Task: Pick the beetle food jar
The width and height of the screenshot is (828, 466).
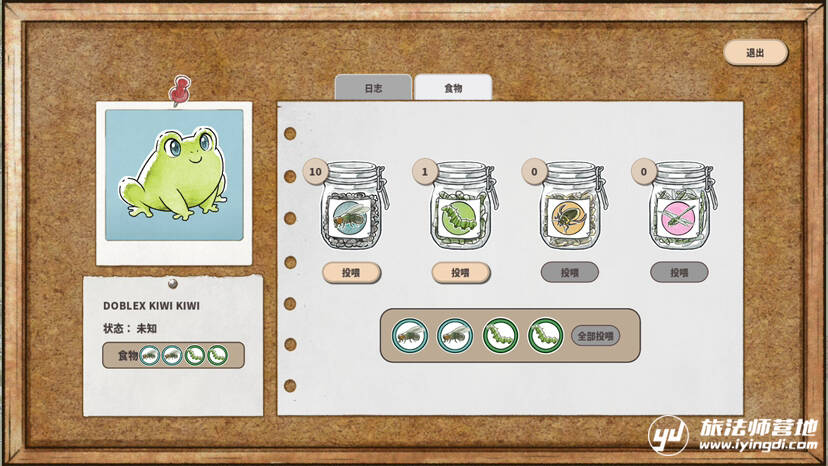Action: [x=570, y=212]
